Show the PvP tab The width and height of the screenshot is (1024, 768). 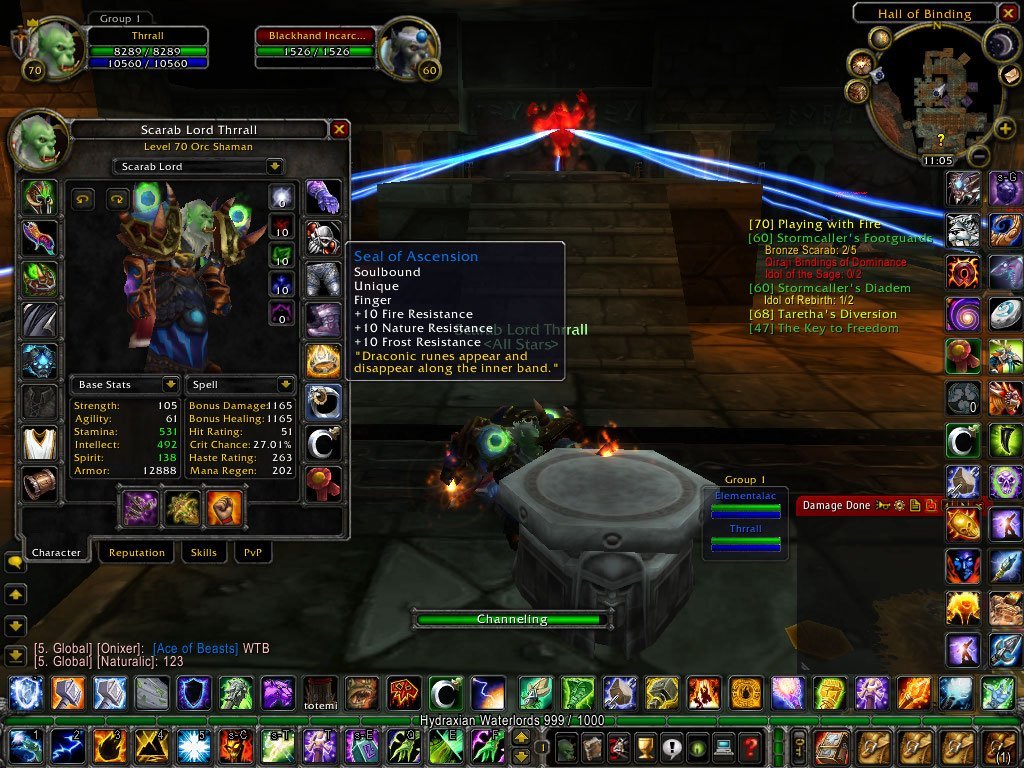[252, 552]
